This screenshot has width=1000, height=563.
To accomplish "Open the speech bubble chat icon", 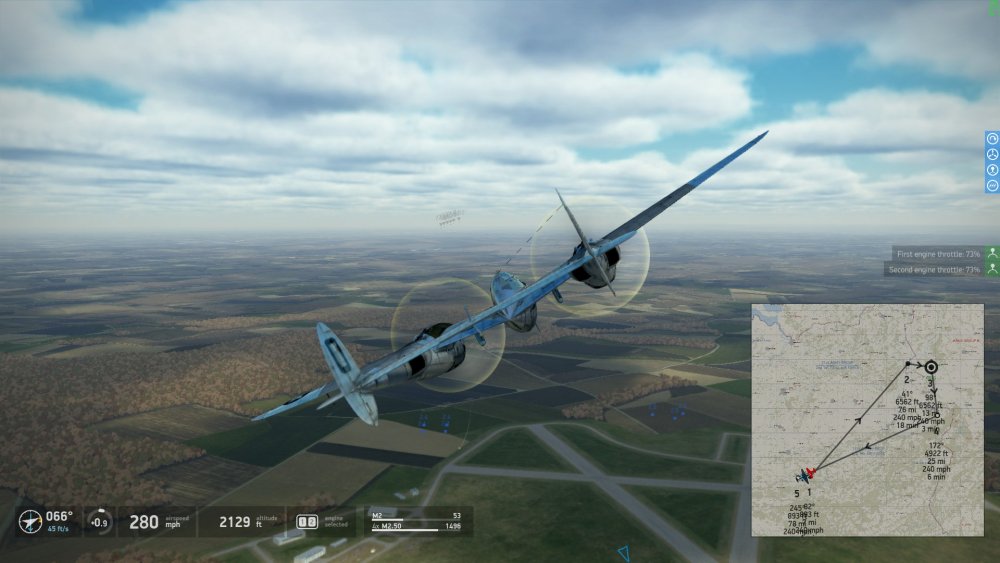I will click(x=992, y=185).
